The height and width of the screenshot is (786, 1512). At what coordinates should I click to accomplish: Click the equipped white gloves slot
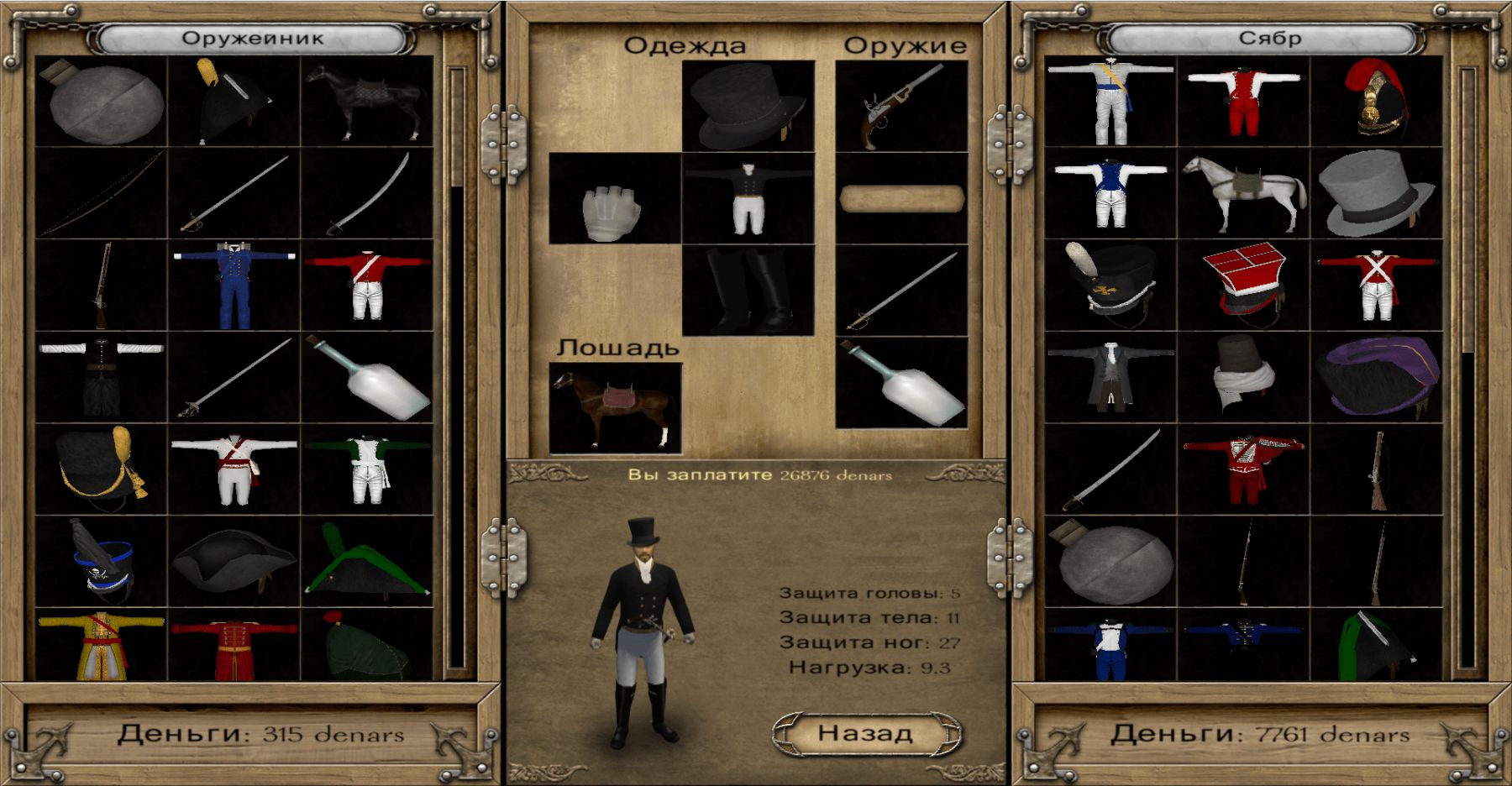tap(614, 199)
